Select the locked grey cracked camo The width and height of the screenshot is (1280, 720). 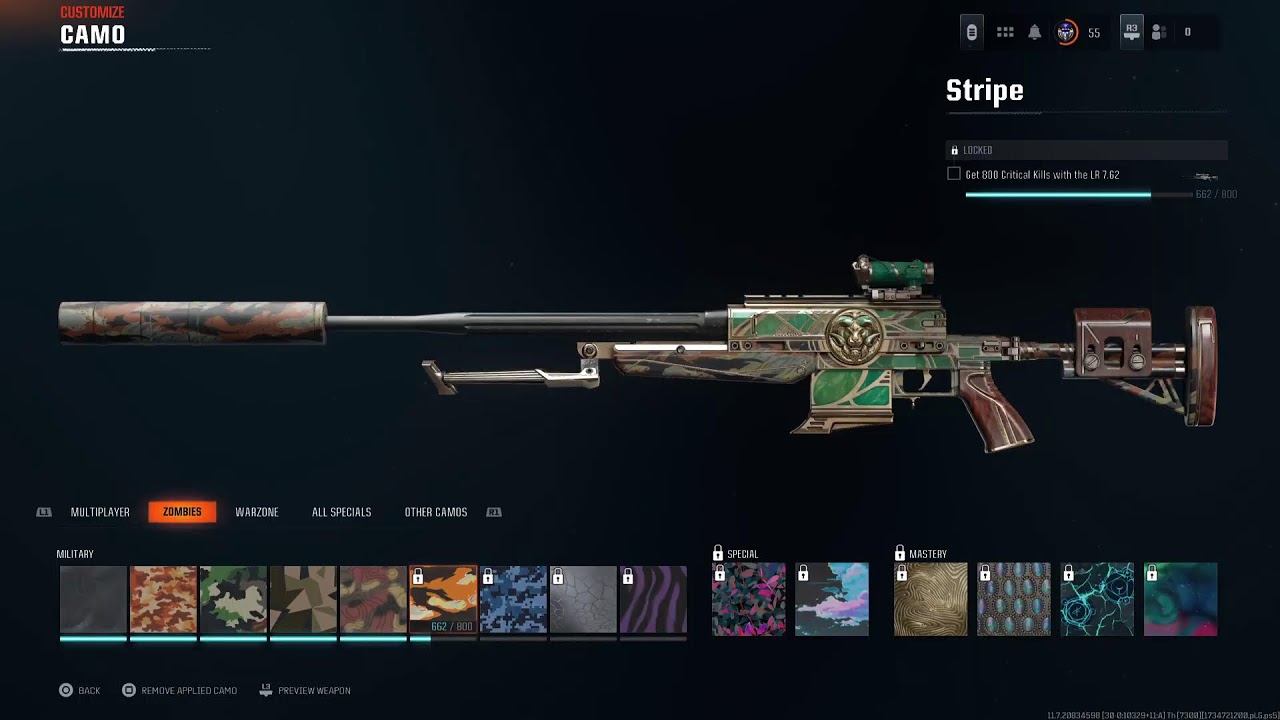pos(583,600)
